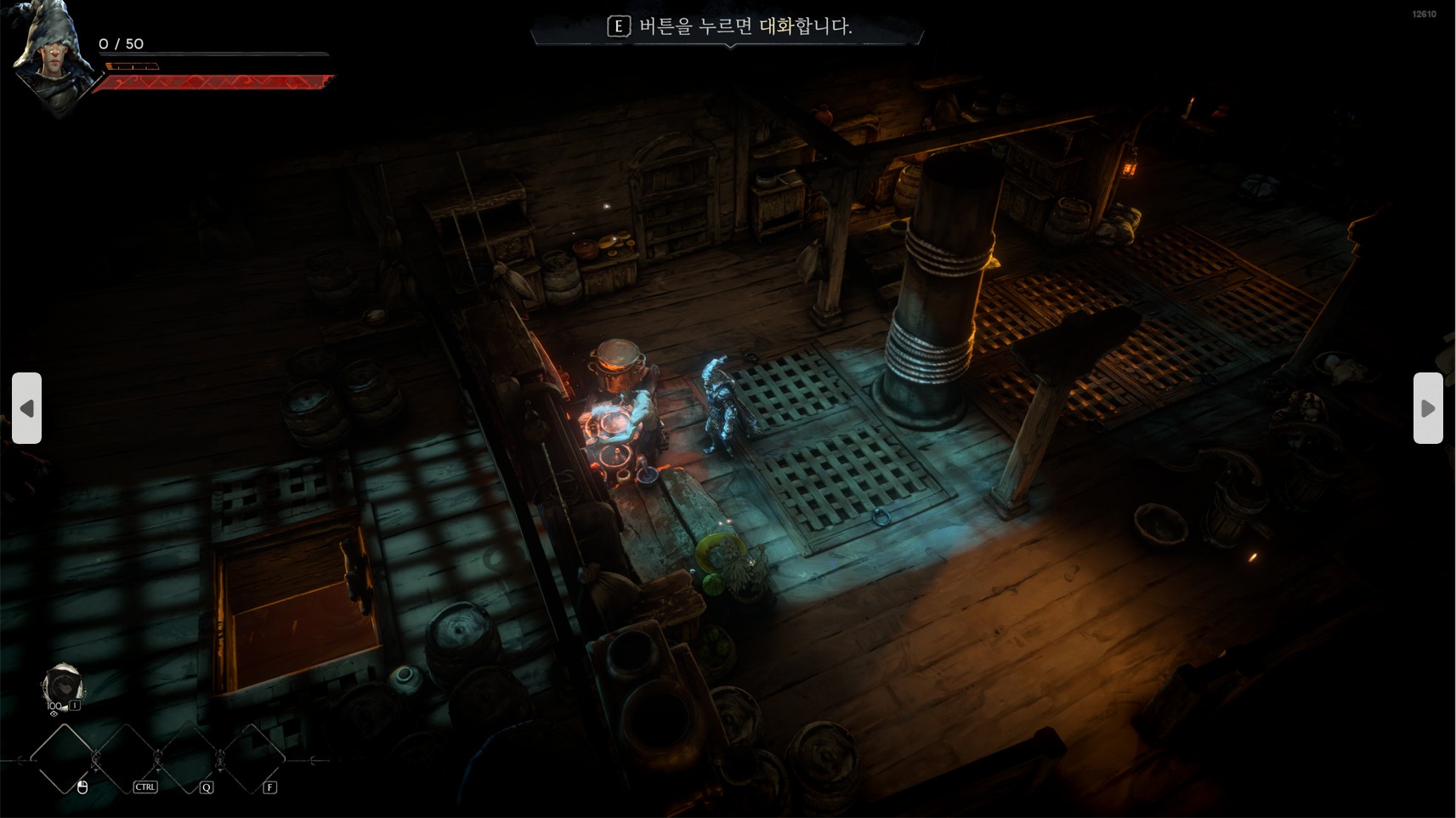The height and width of the screenshot is (818, 1456).
Task: Activate the diamond skill slot labeled Q
Action: pos(189,758)
